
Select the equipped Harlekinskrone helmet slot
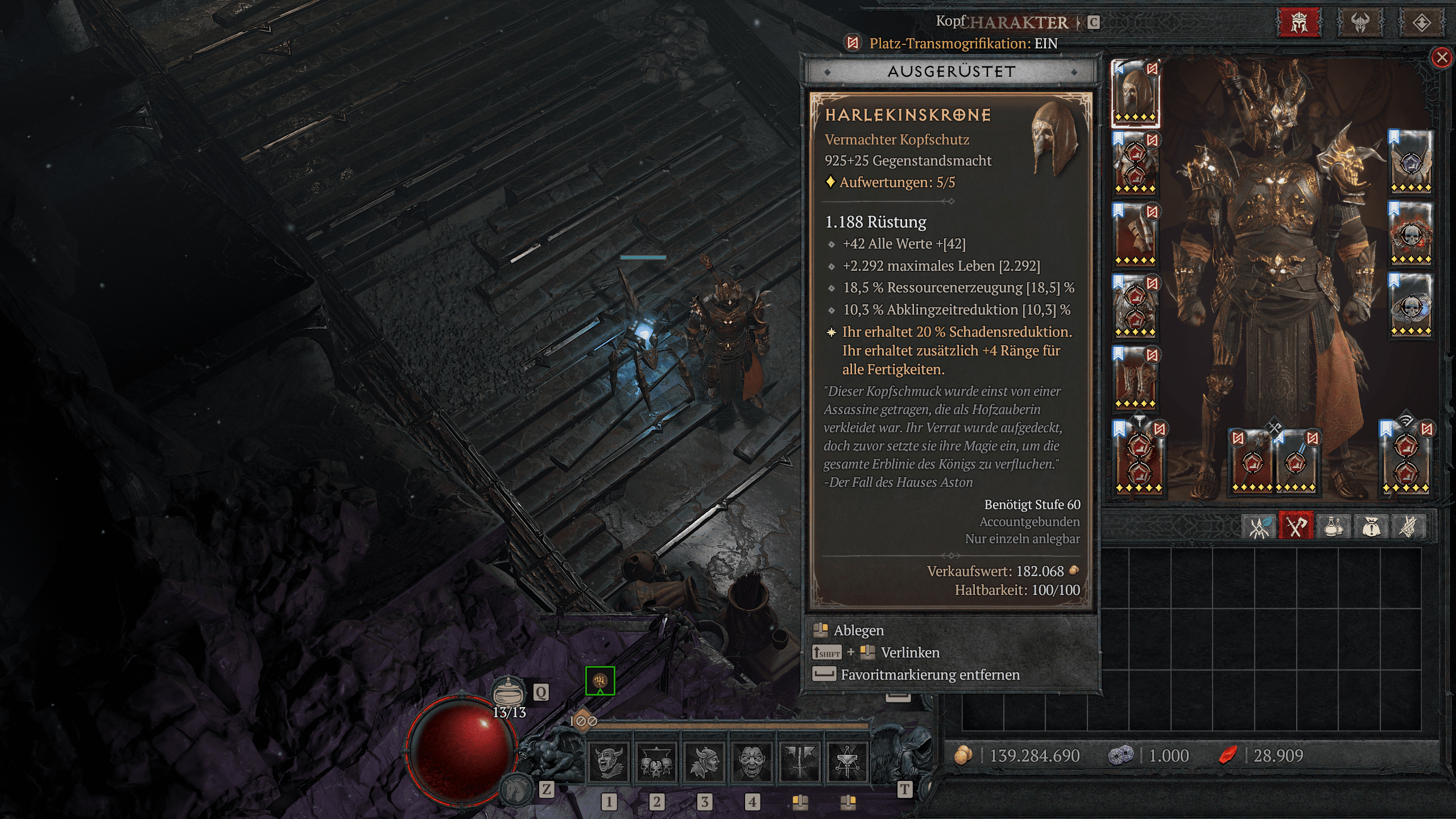coord(1135,93)
